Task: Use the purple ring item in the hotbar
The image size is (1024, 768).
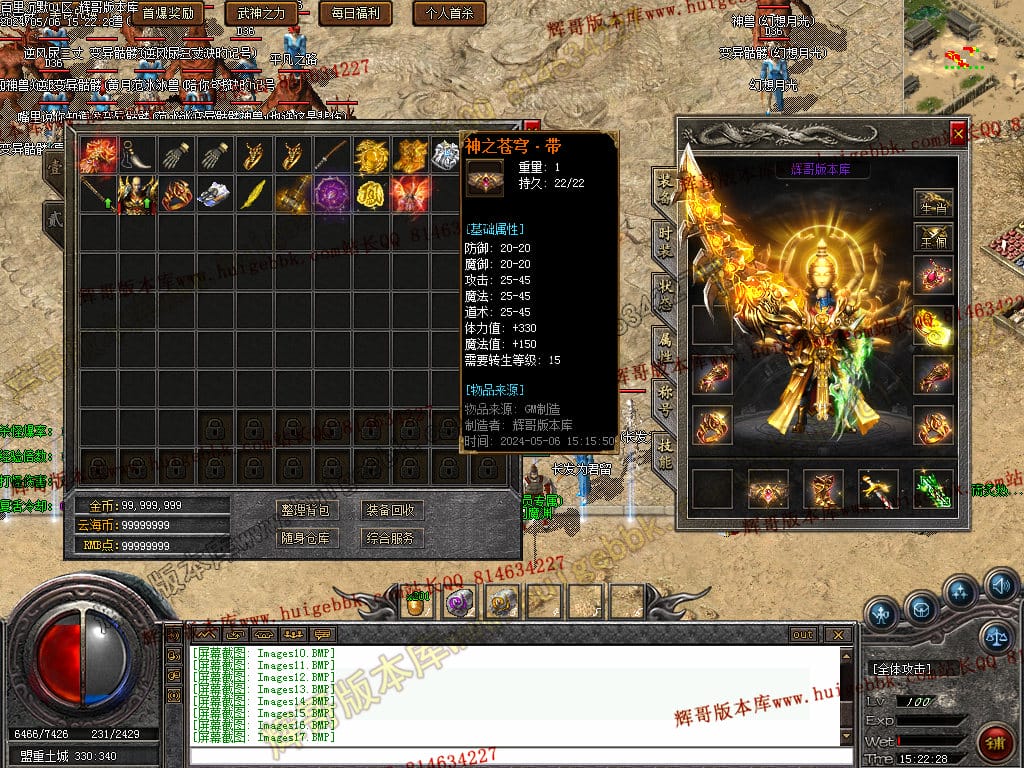Action: point(459,601)
